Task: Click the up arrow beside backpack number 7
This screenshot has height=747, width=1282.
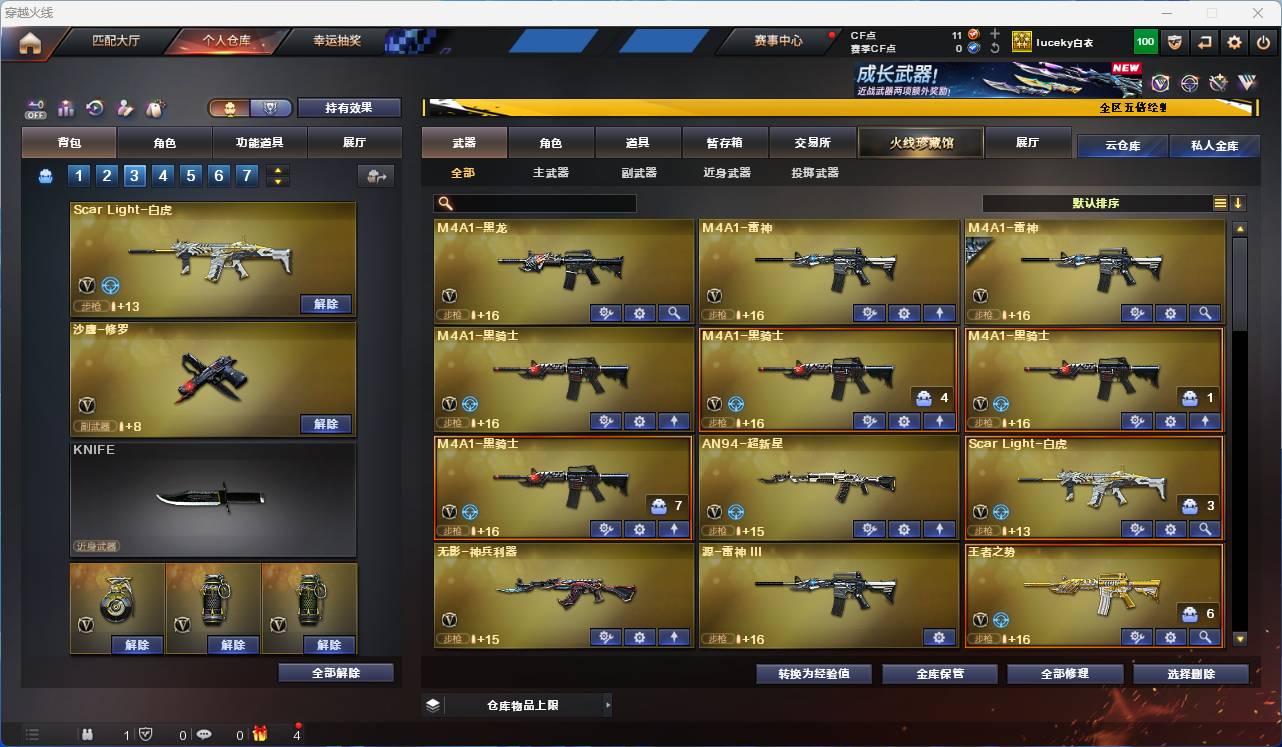Action: point(279,170)
